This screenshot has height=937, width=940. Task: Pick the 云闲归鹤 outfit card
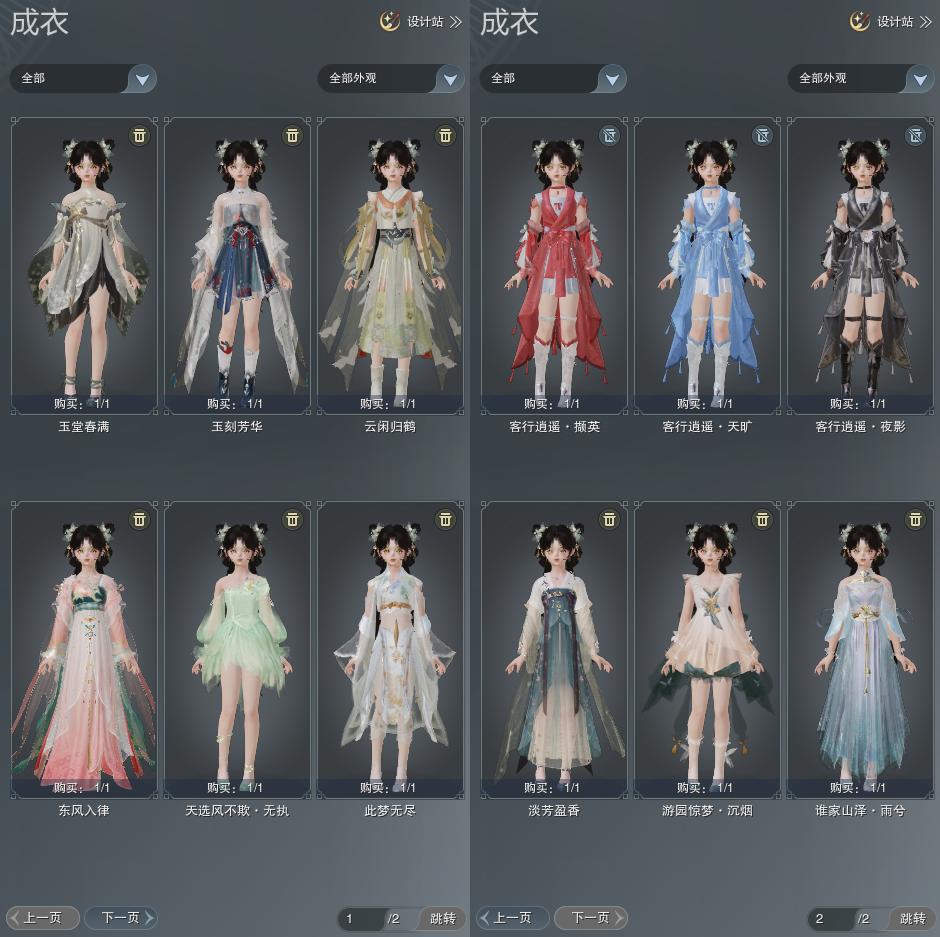(390, 265)
